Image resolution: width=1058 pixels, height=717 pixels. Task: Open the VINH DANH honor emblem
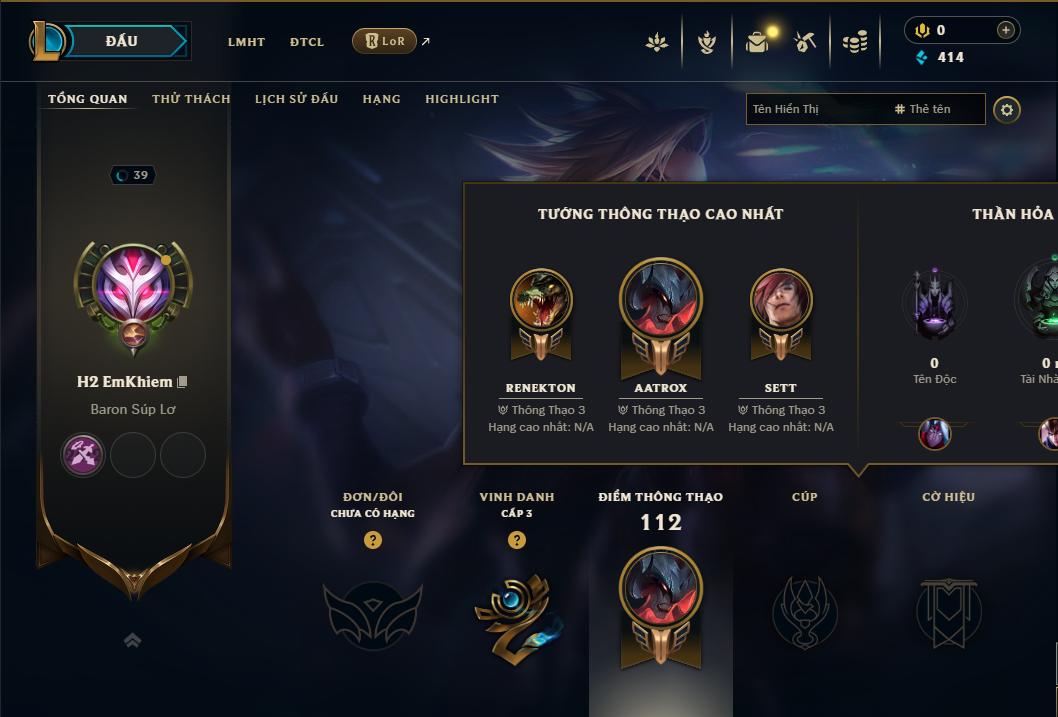(516, 610)
